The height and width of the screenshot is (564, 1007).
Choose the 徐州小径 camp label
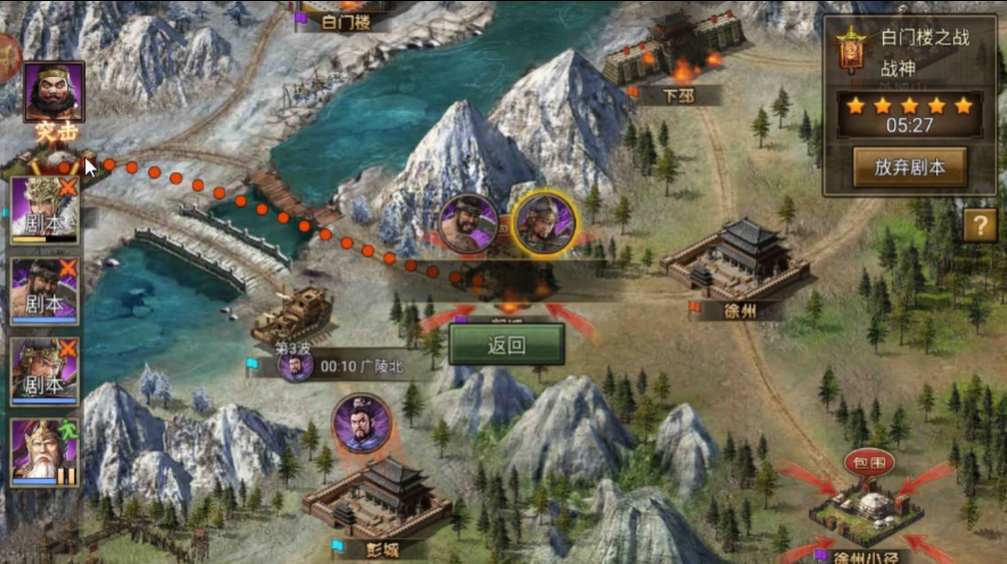tap(865, 555)
